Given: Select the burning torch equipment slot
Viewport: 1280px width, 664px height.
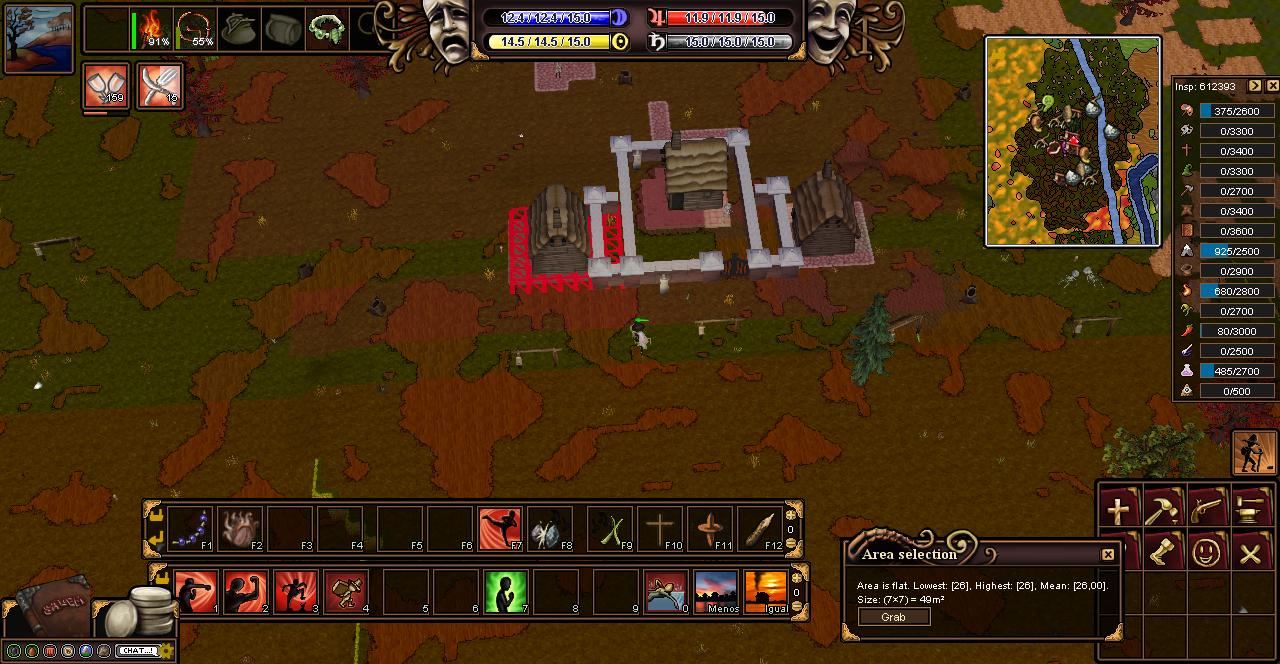Looking at the screenshot, I should [154, 30].
